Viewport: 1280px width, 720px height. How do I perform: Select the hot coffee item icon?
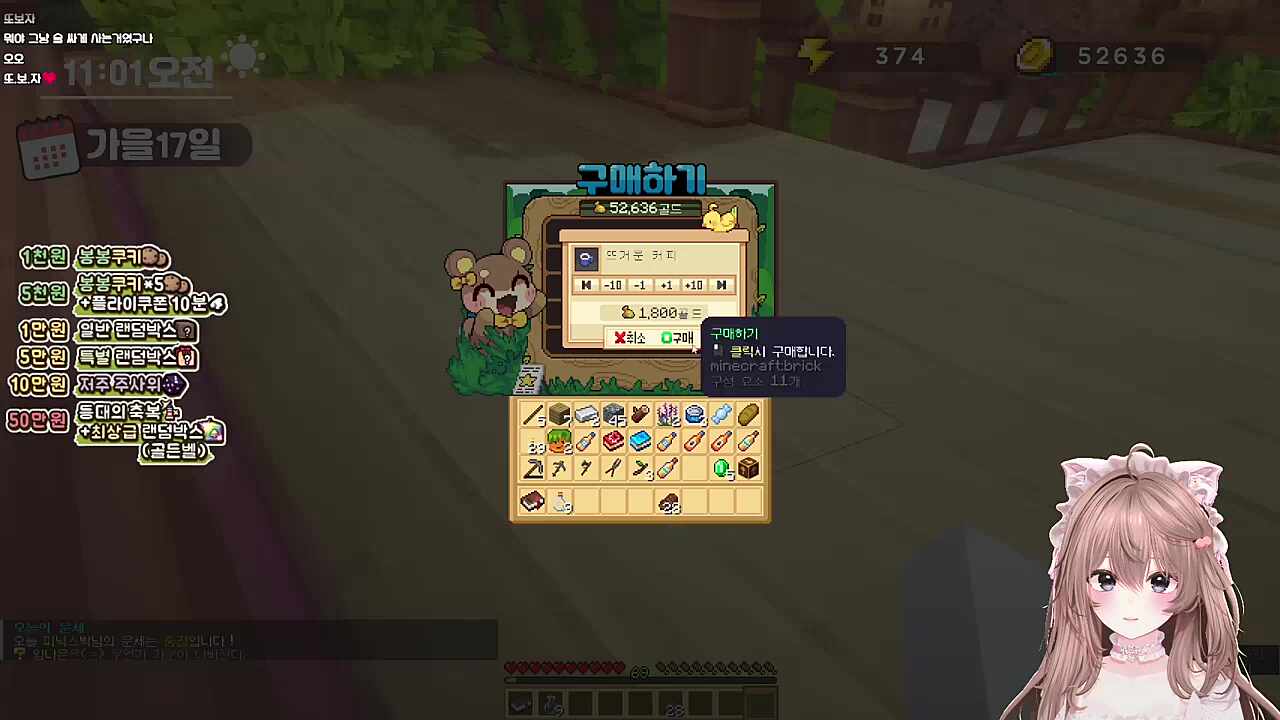click(x=586, y=257)
